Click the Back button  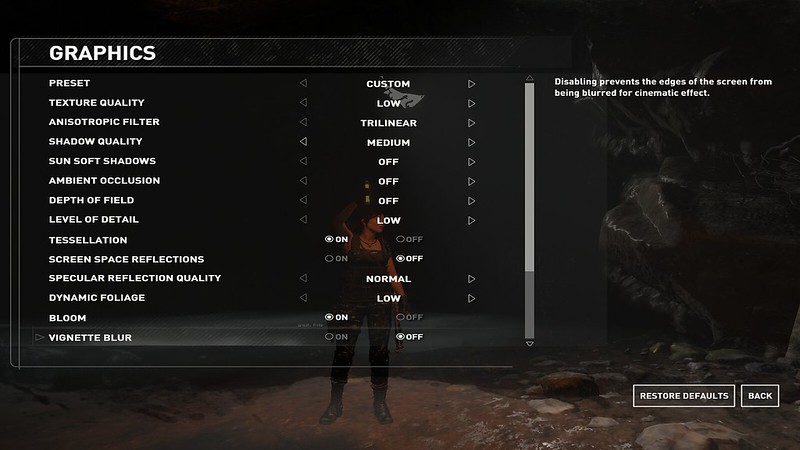760,396
